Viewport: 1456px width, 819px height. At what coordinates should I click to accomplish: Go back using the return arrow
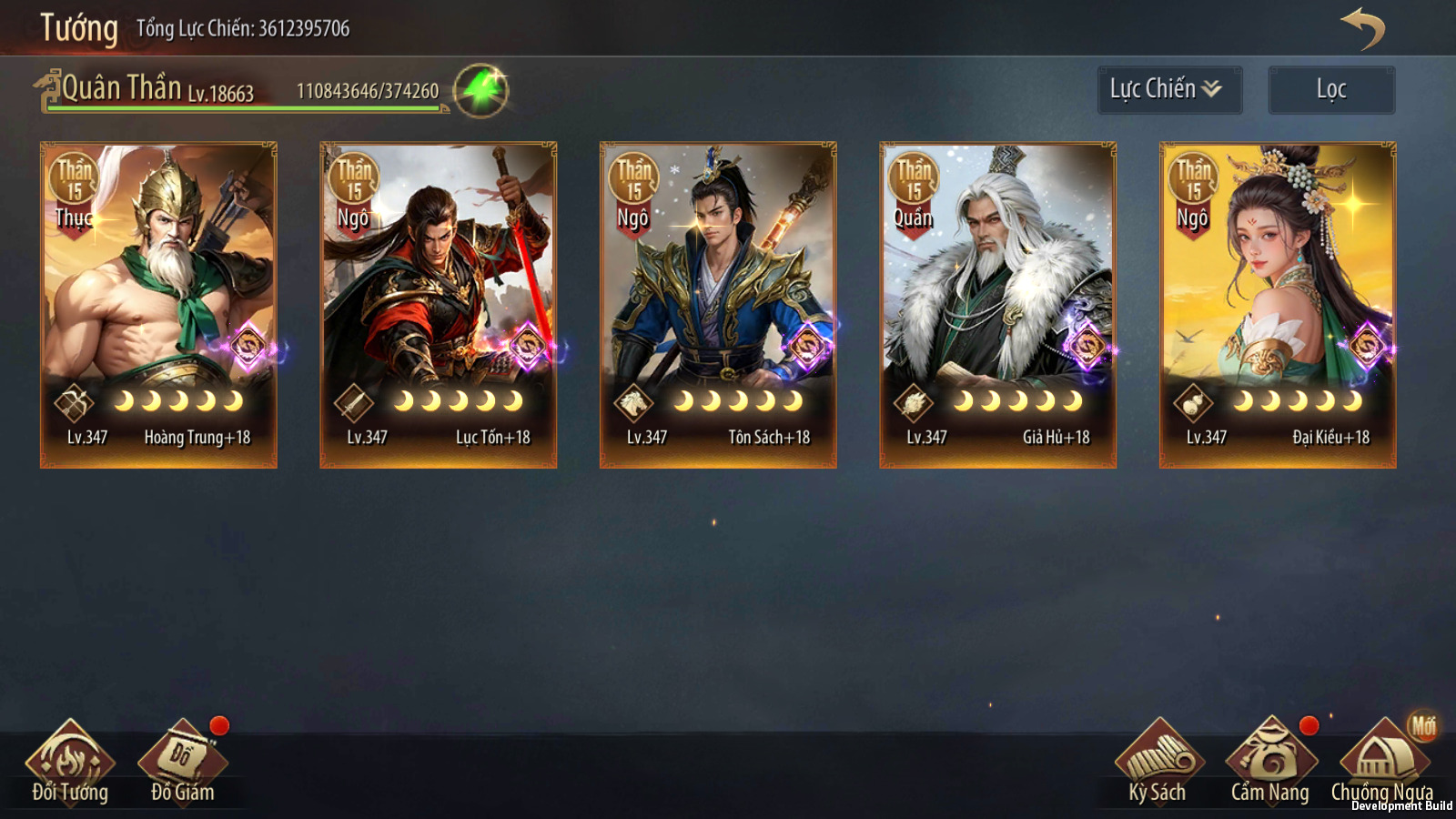tap(1362, 29)
